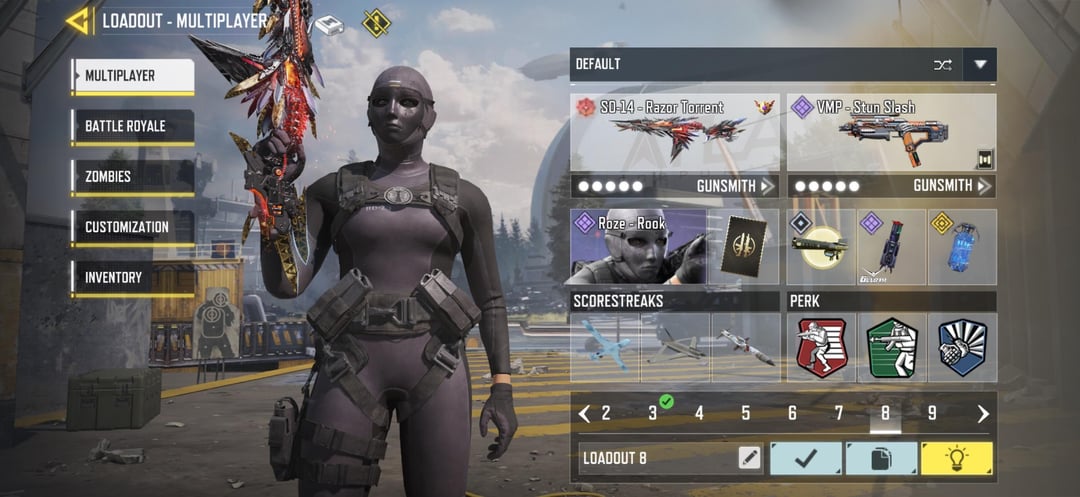Viewport: 1080px width, 497px height.
Task: Choose the VMP Stun Slash secondary weapon
Action: point(890,132)
